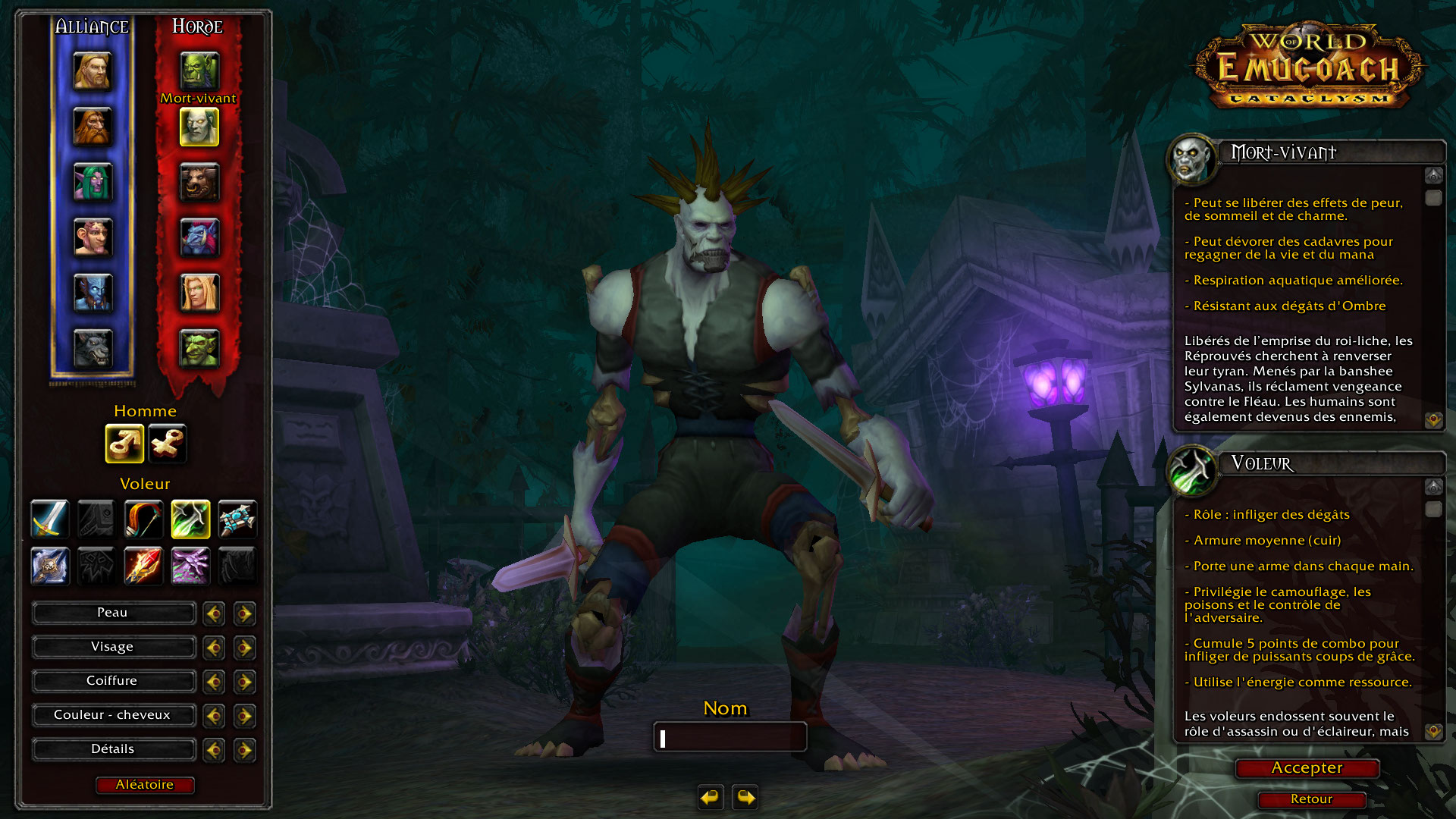Select the Human race portrait
1456x819 pixels.
pyautogui.click(x=93, y=71)
